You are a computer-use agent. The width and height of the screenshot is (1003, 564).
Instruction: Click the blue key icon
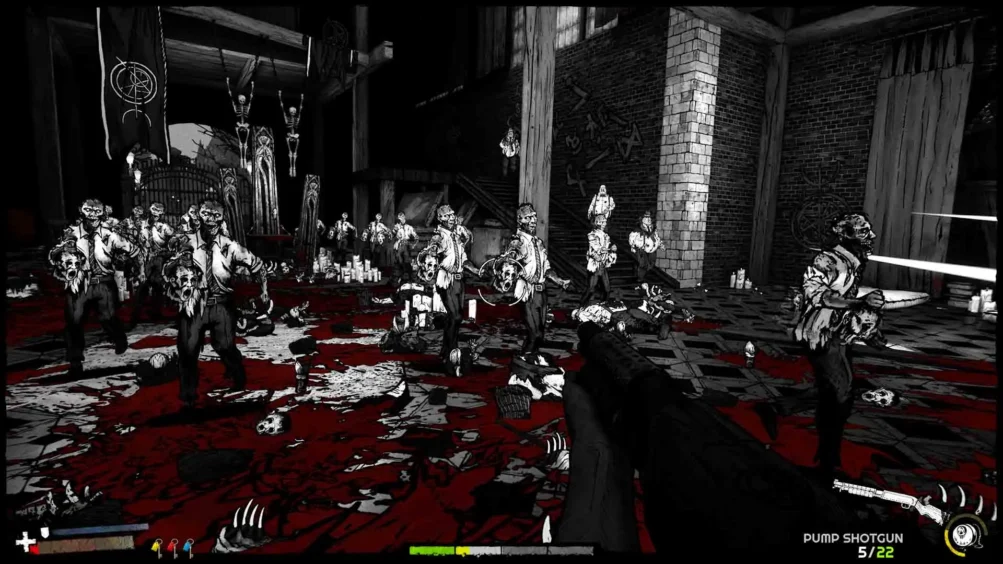click(x=188, y=546)
